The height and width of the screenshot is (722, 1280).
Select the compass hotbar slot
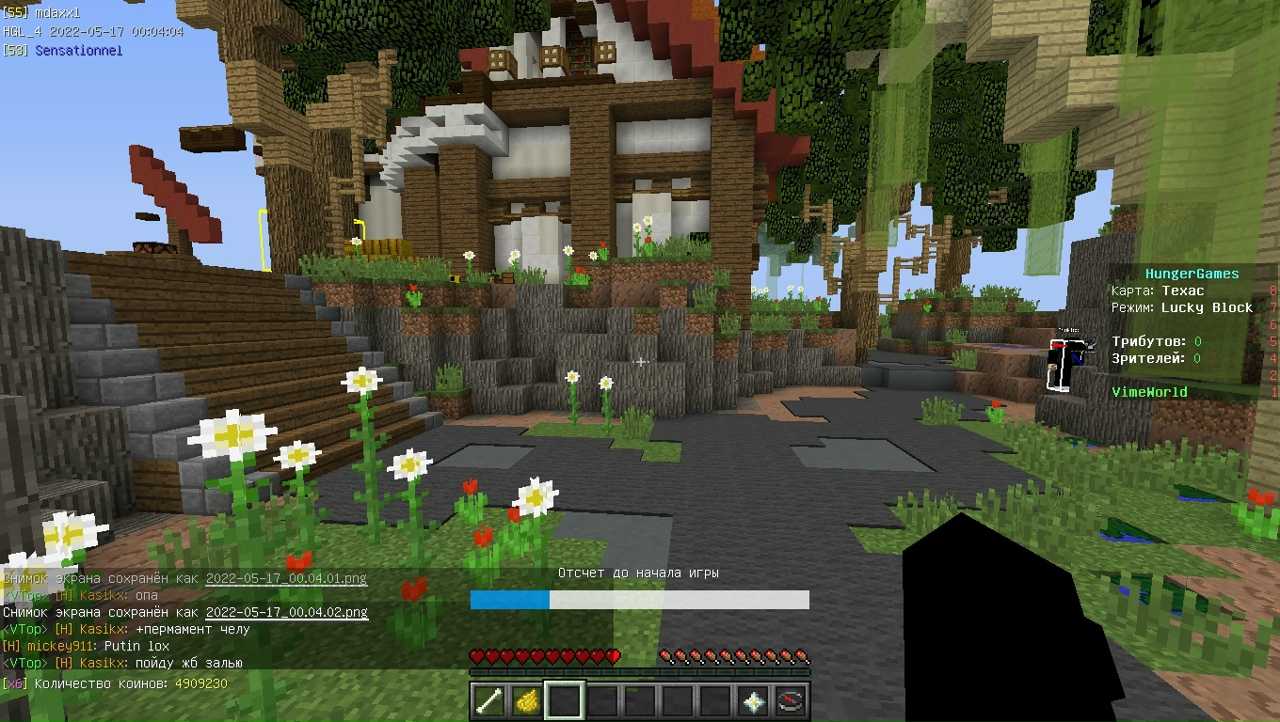pyautogui.click(x=790, y=701)
